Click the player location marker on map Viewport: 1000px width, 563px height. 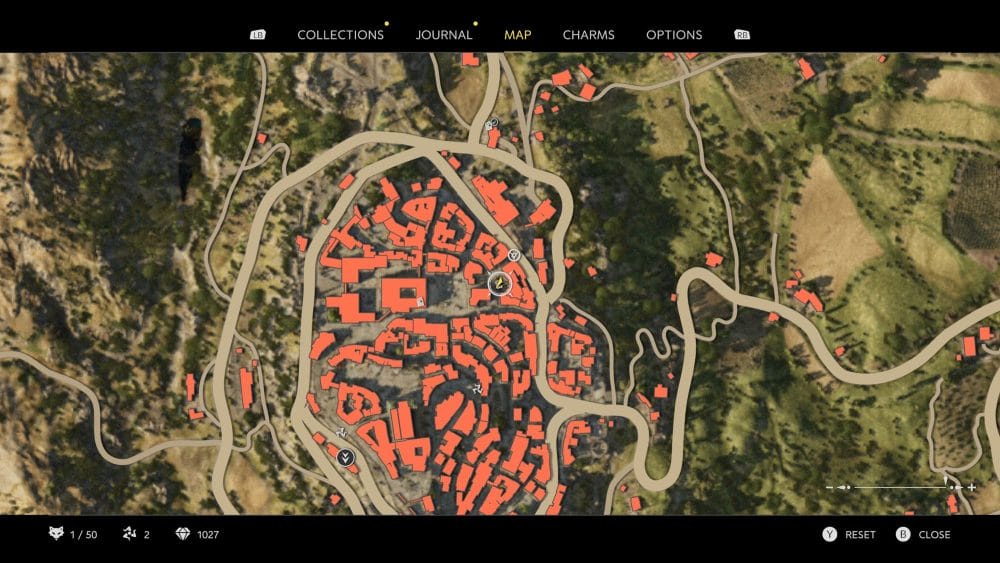click(498, 285)
